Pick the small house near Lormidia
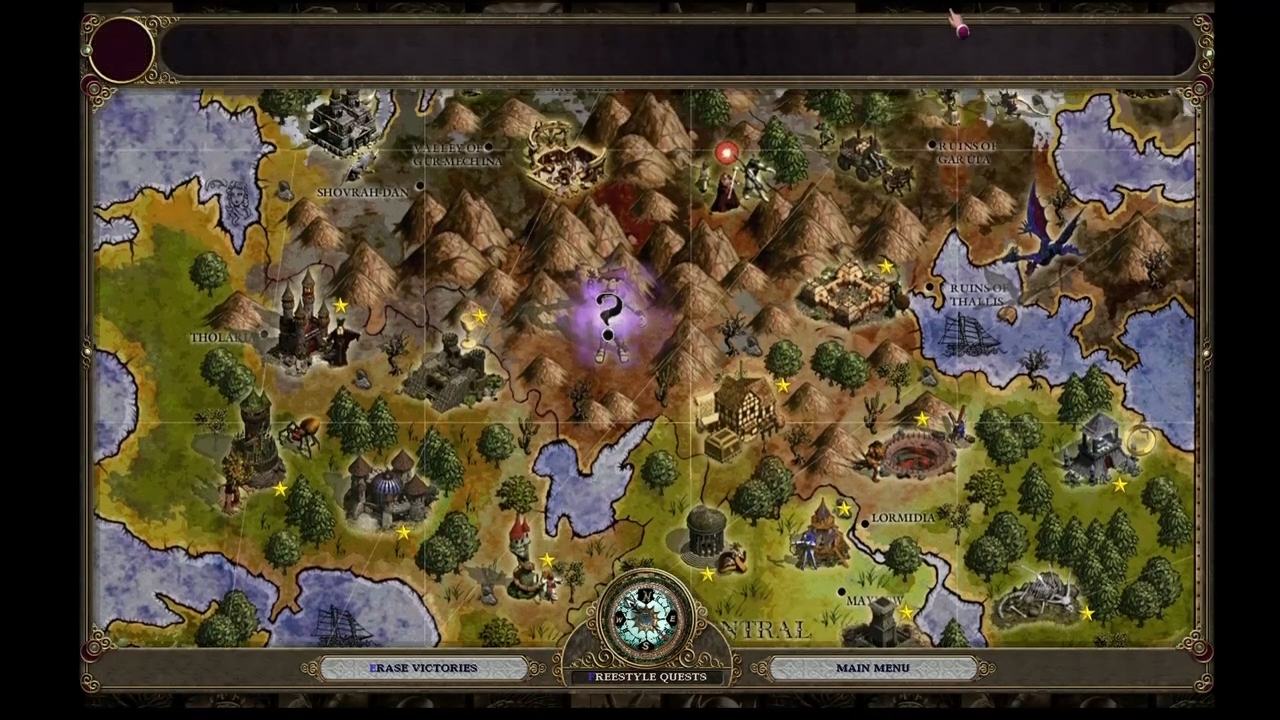Viewport: 1280px width, 720px height. 823,535
